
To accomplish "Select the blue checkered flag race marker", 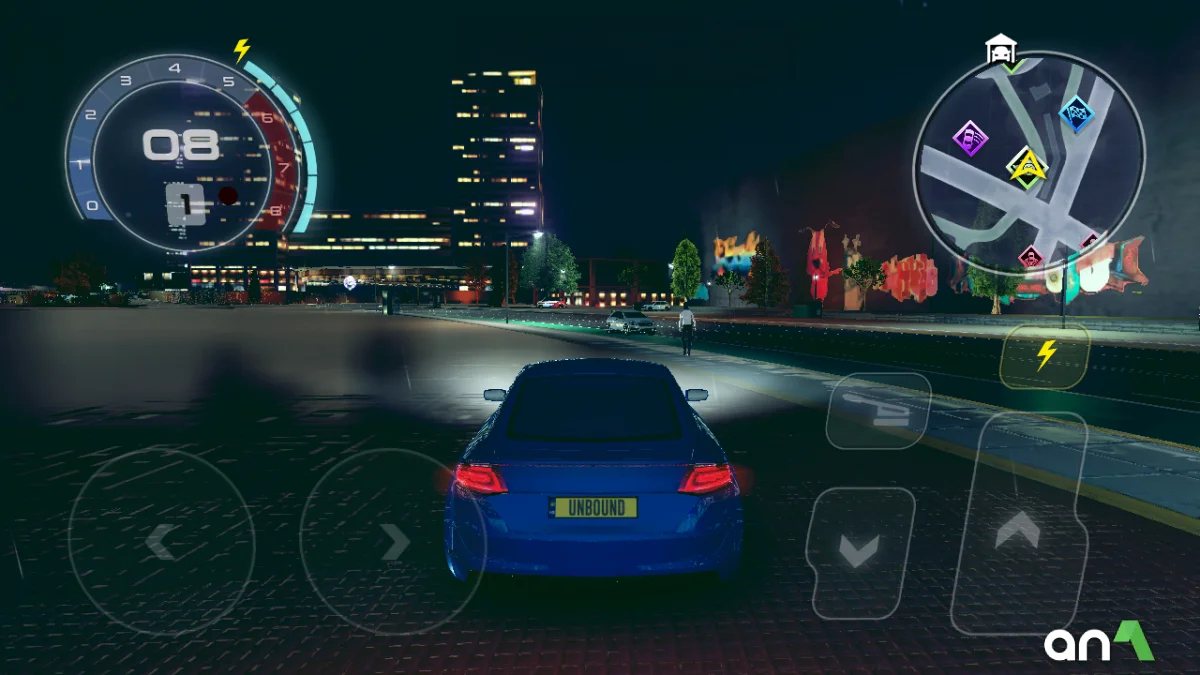I will click(x=1076, y=114).
